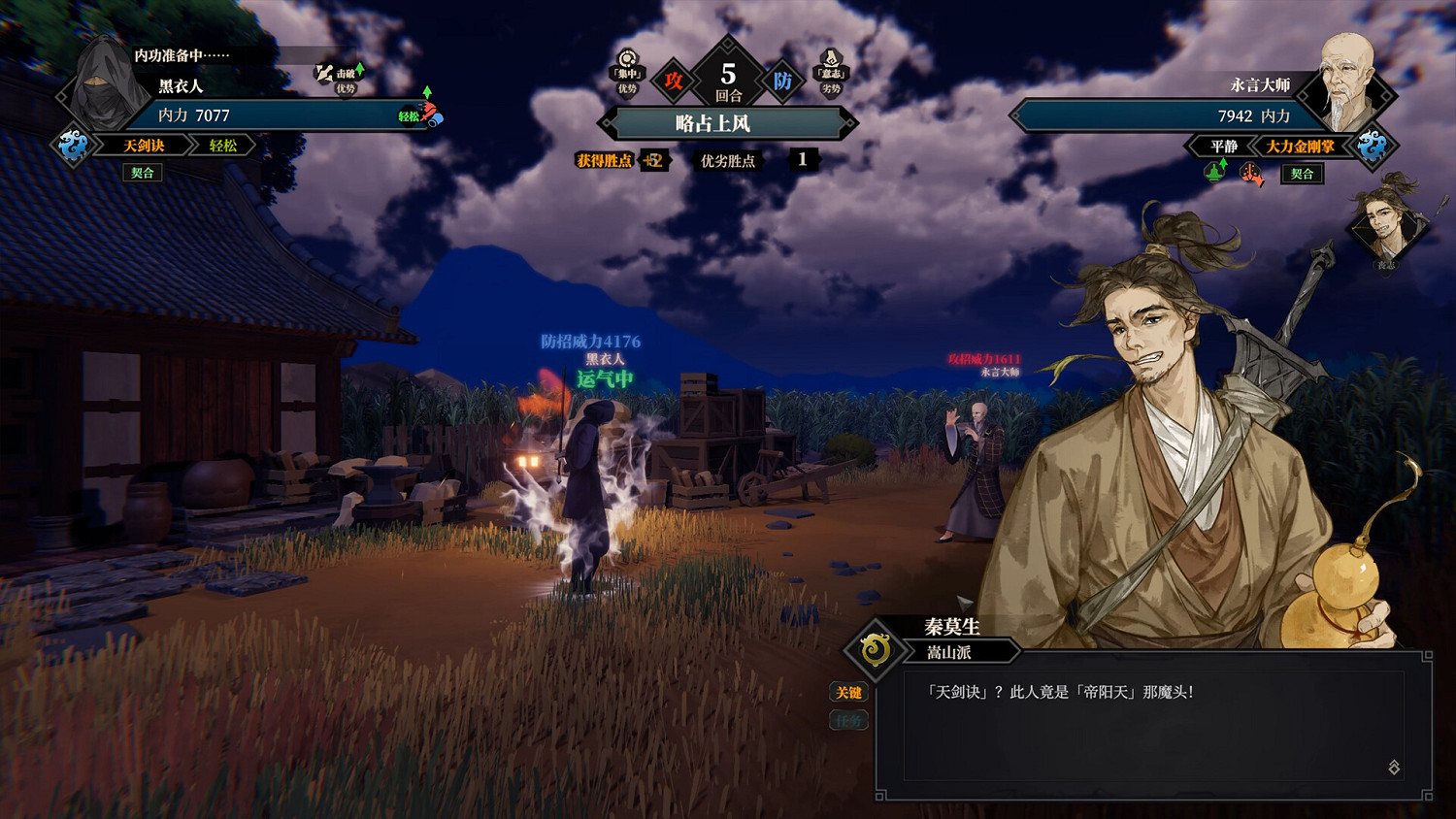Switch to the blue 防 defense diamond
1456x819 pixels.
782,81
